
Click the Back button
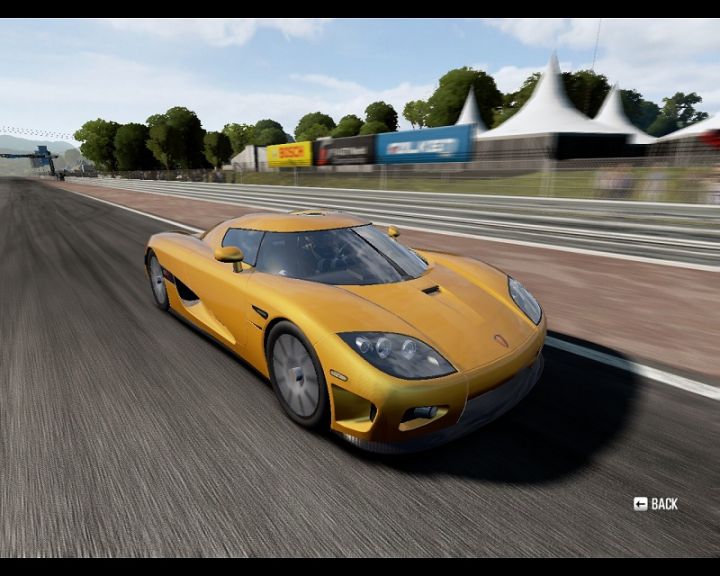coord(656,504)
